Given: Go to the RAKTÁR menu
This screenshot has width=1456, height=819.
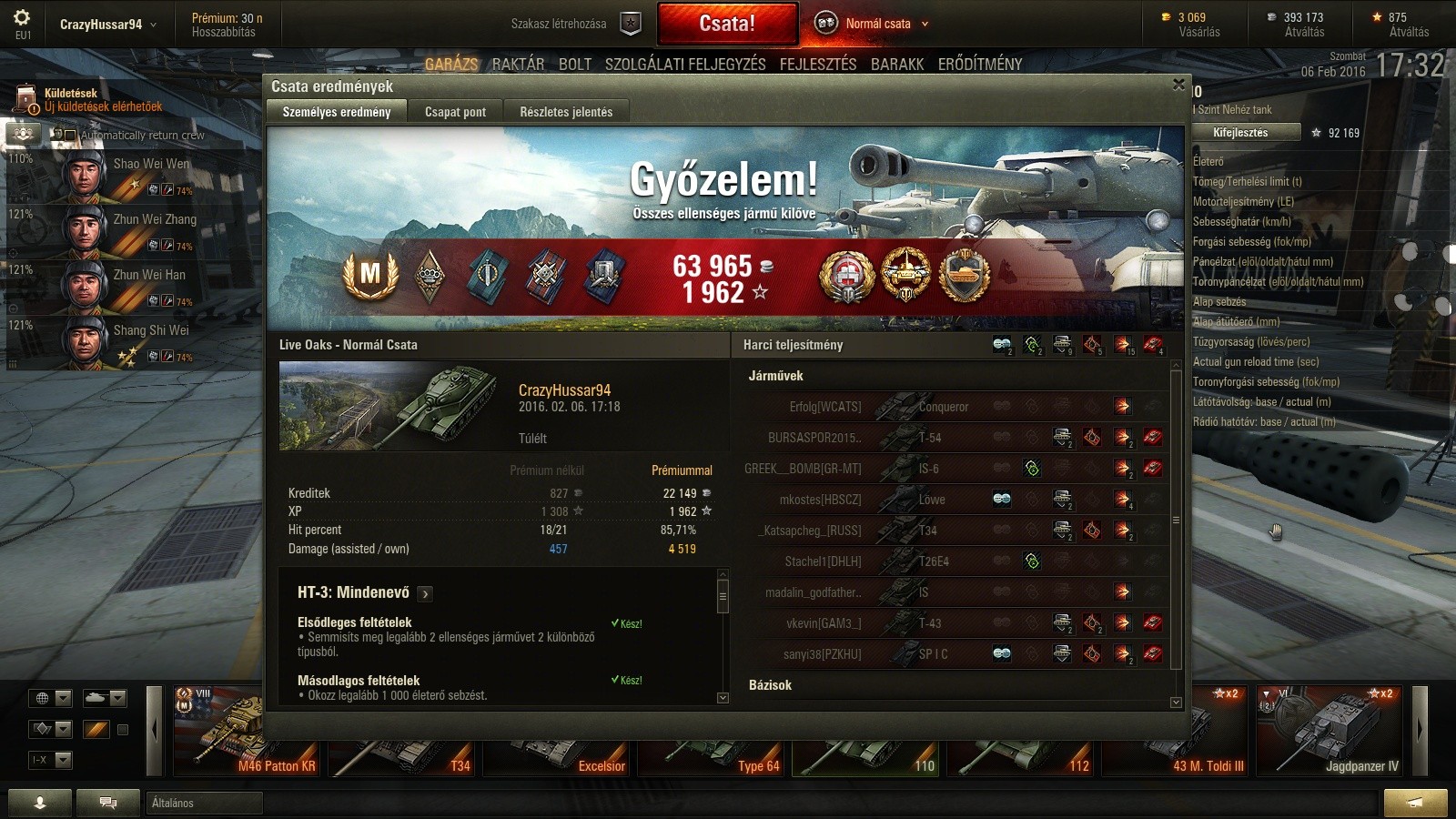Looking at the screenshot, I should click(x=518, y=64).
